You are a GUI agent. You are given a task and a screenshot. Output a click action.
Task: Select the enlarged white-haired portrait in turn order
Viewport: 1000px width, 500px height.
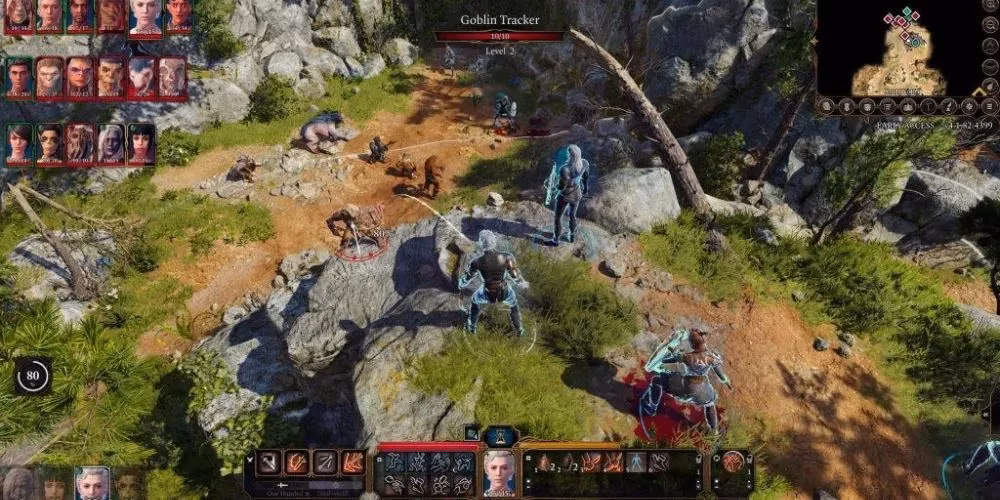[145, 16]
